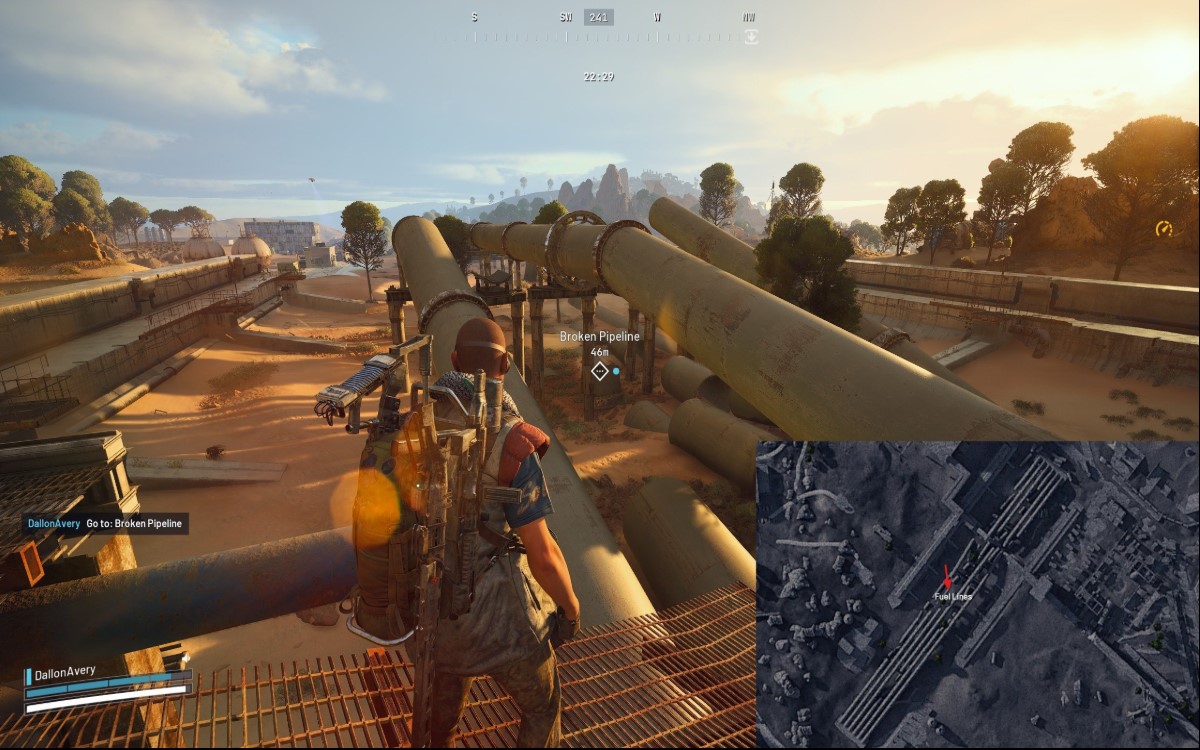
Task: Click the compass strip heading indicator 241
Action: [598, 17]
